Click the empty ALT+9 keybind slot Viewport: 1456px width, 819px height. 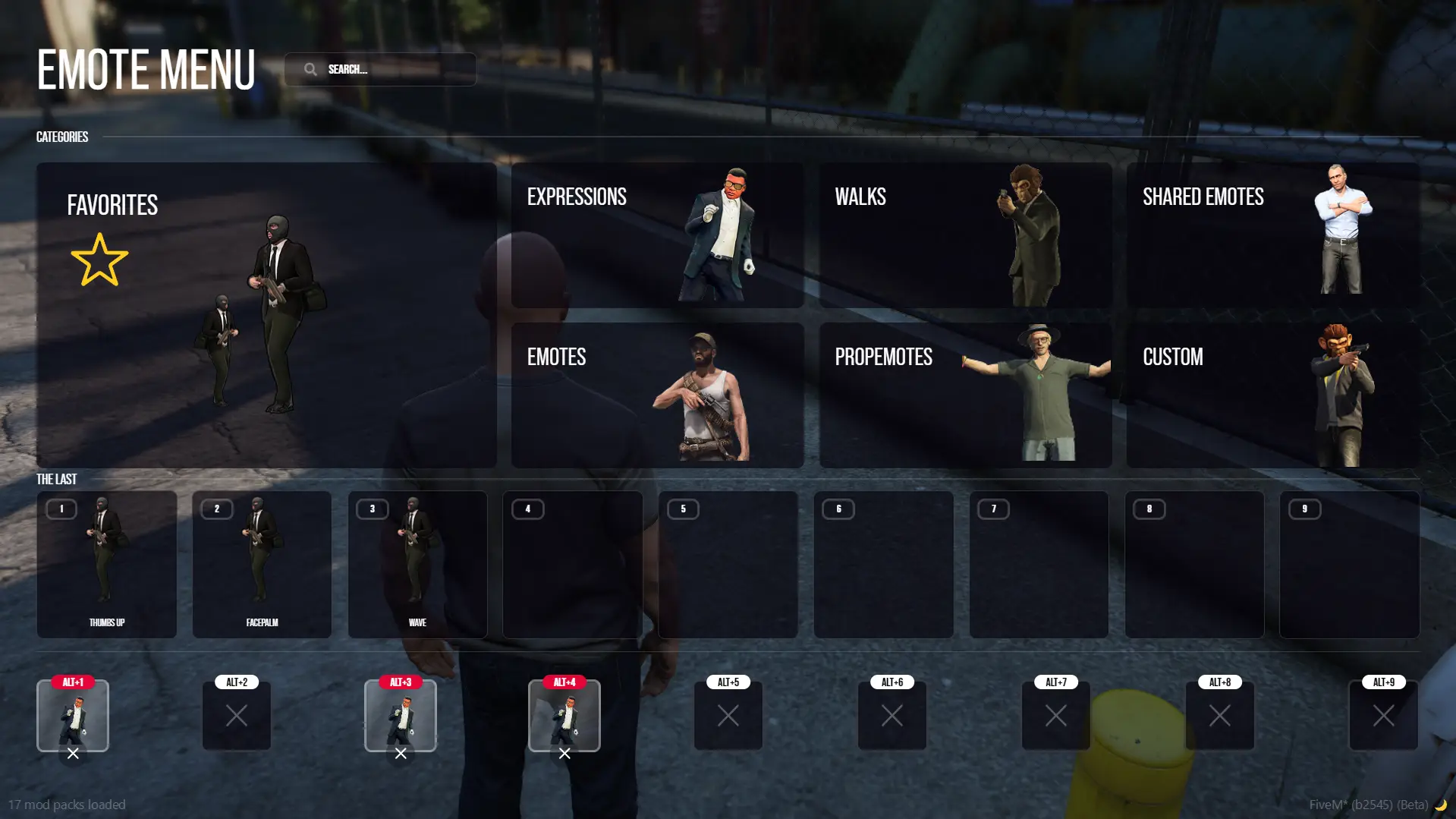[x=1383, y=715]
